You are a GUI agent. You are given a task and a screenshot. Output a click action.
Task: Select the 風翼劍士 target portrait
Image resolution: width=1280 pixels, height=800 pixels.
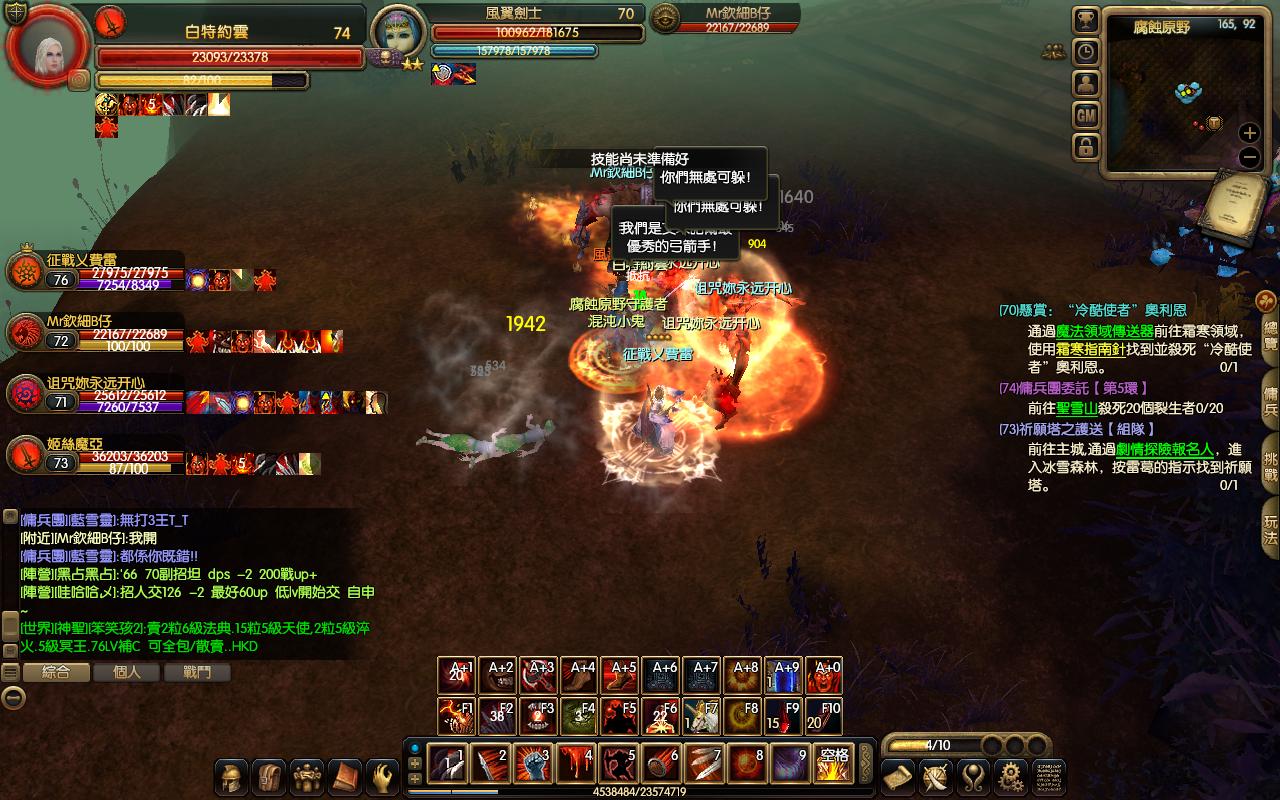pyautogui.click(x=395, y=38)
